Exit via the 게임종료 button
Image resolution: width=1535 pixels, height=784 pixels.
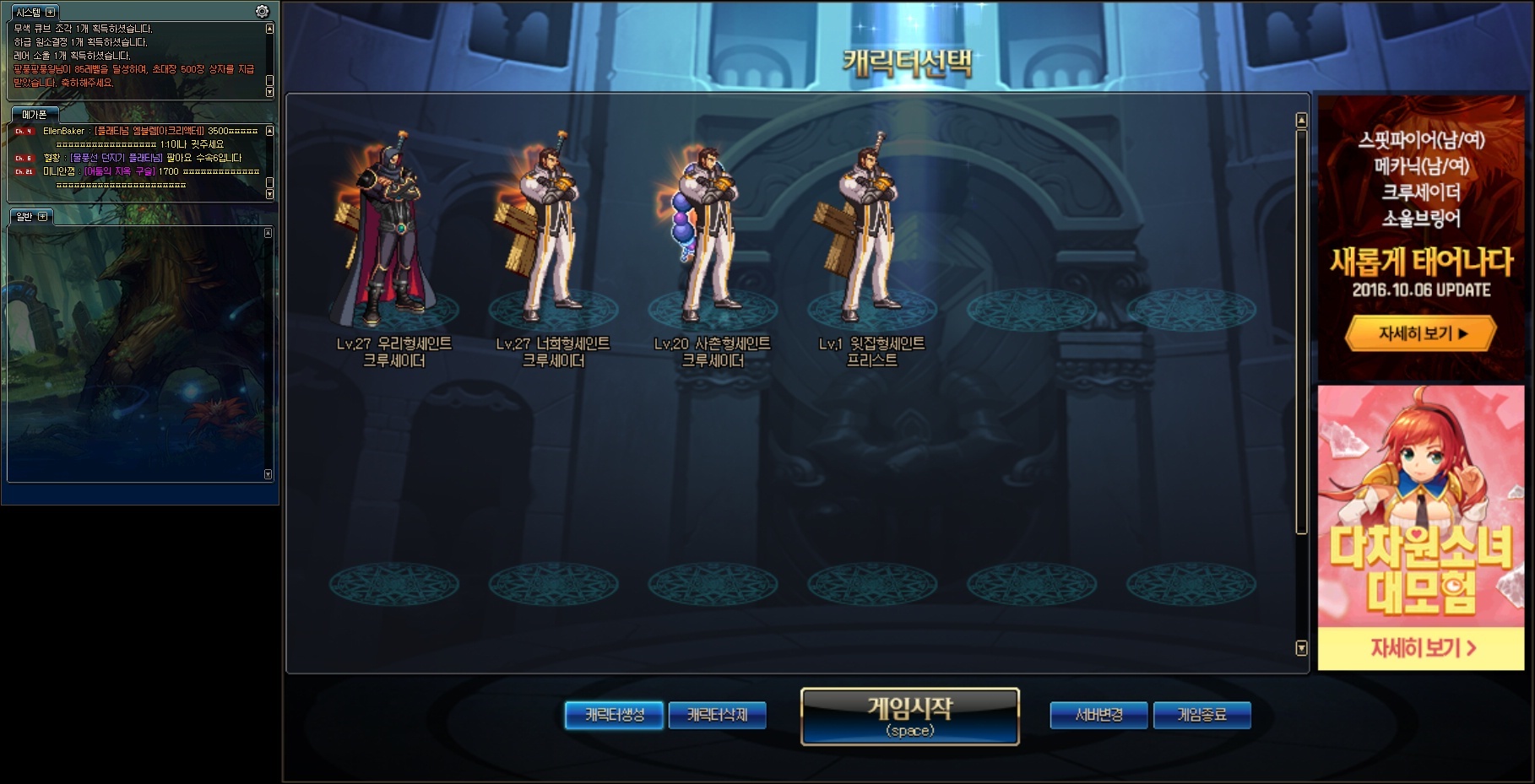(x=1201, y=715)
